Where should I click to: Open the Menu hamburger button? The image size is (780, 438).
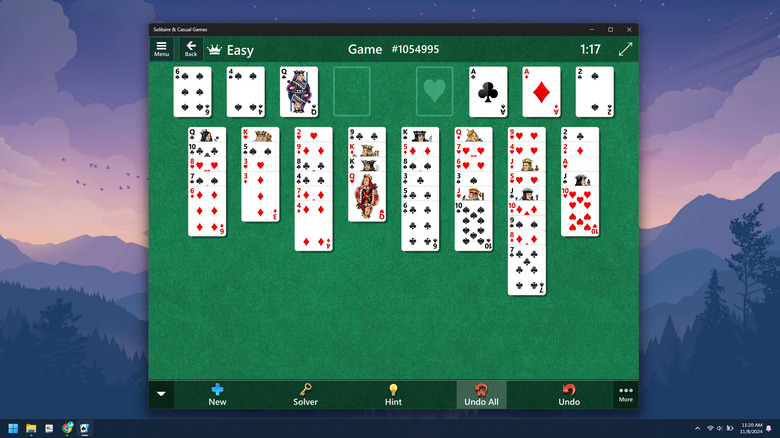point(161,48)
